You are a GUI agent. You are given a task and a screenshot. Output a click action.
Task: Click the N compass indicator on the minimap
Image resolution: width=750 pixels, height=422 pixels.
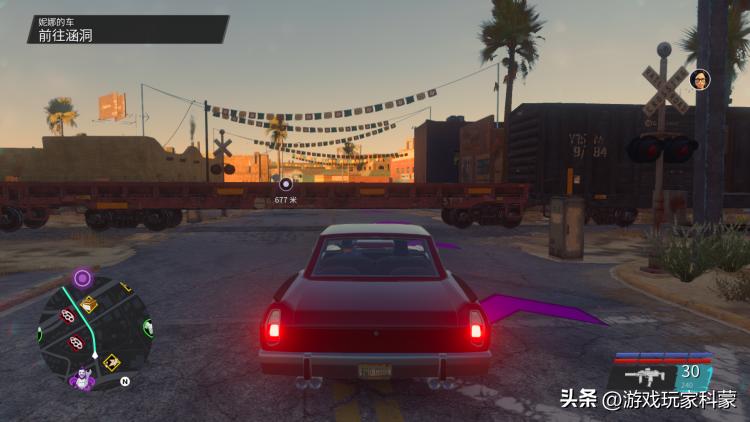(125, 381)
